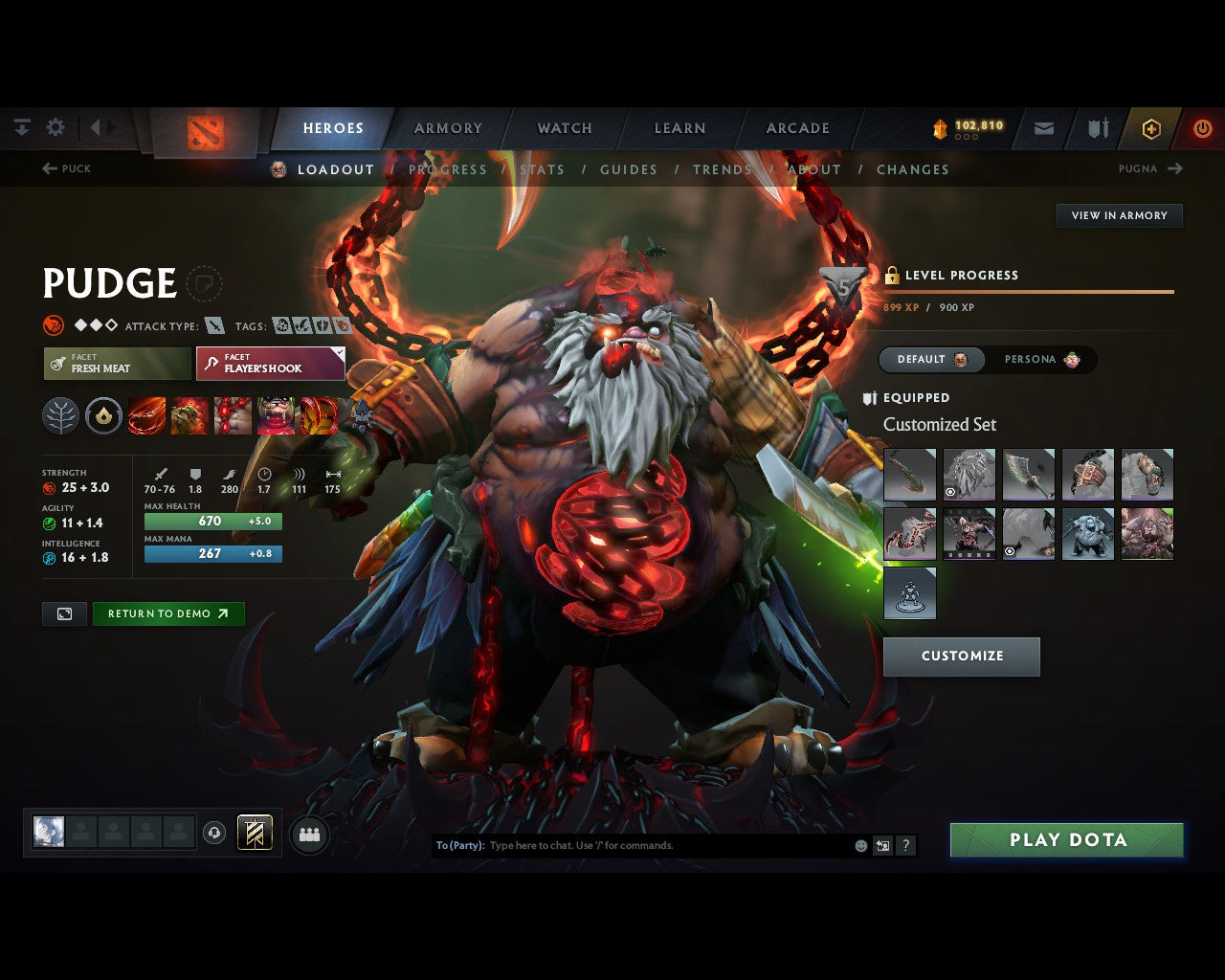Choose the Flayer's Hook facet

[x=270, y=364]
